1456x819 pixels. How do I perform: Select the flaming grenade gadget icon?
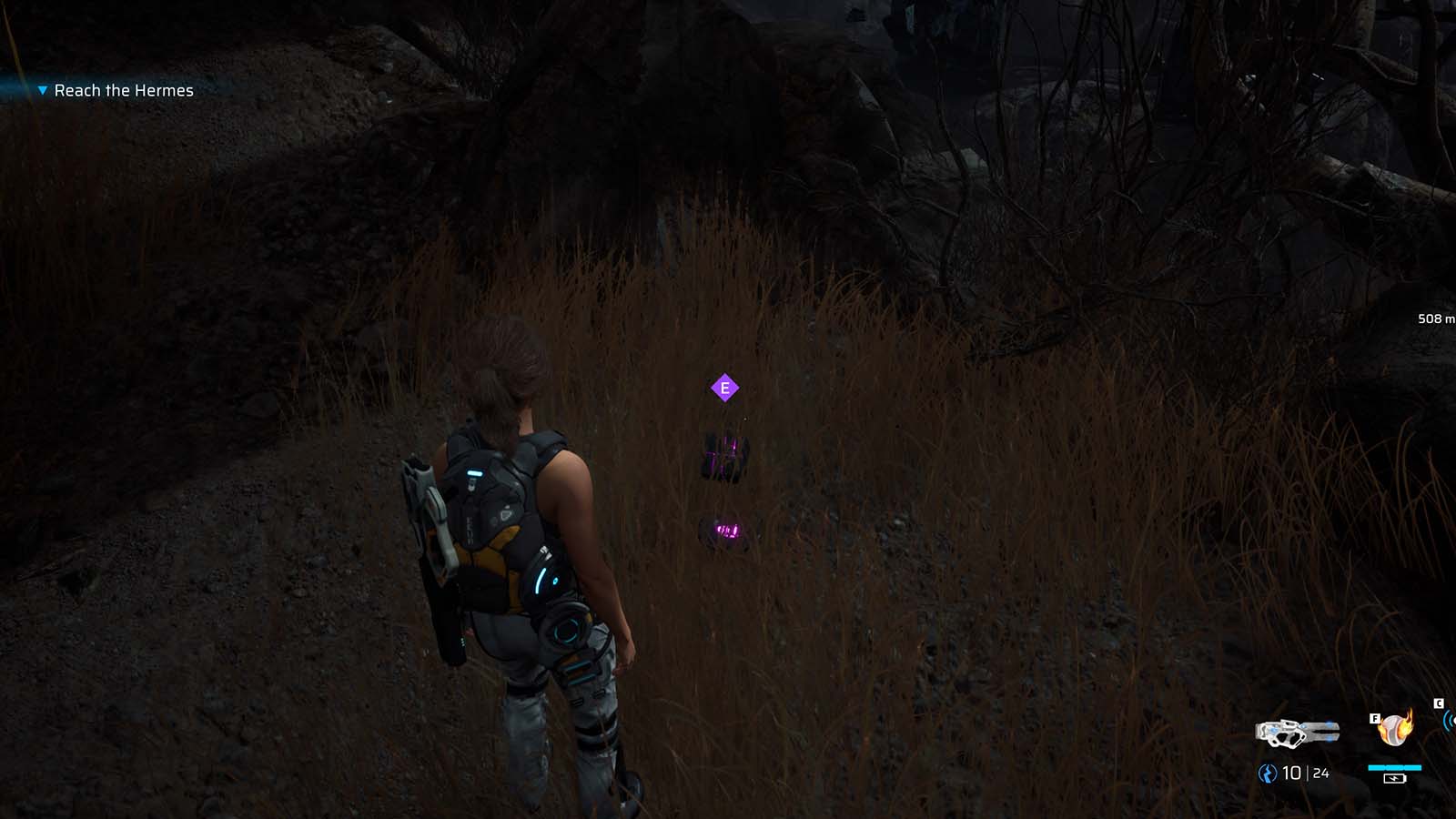click(1394, 730)
